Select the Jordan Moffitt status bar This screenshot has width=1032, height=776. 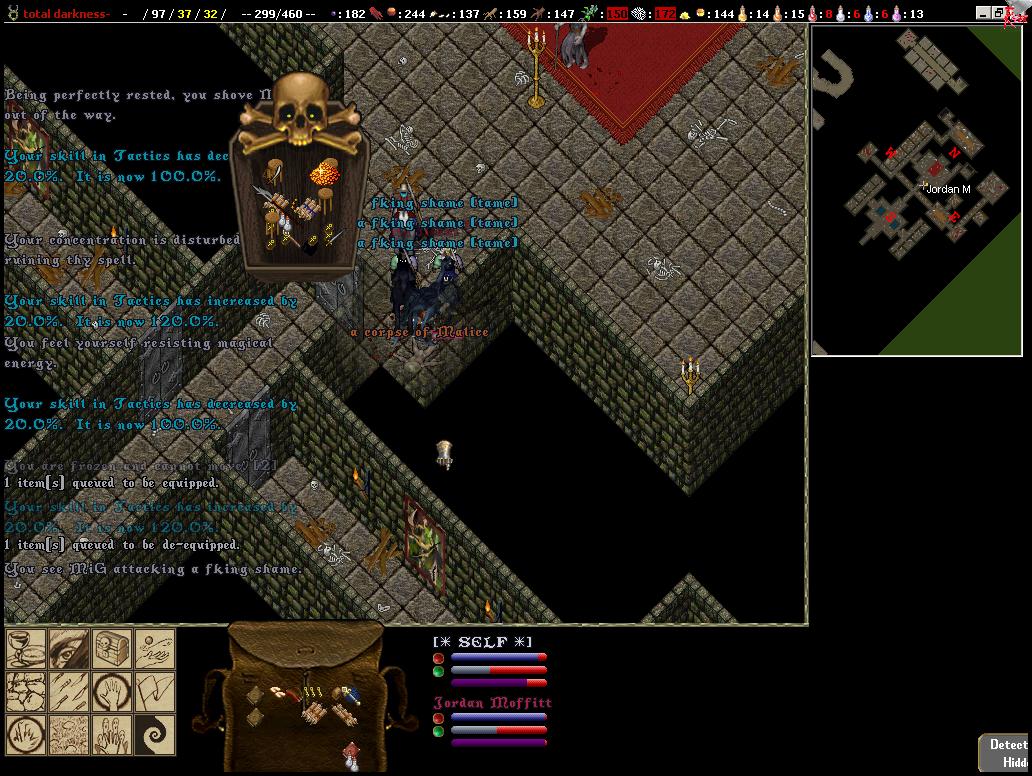point(491,722)
